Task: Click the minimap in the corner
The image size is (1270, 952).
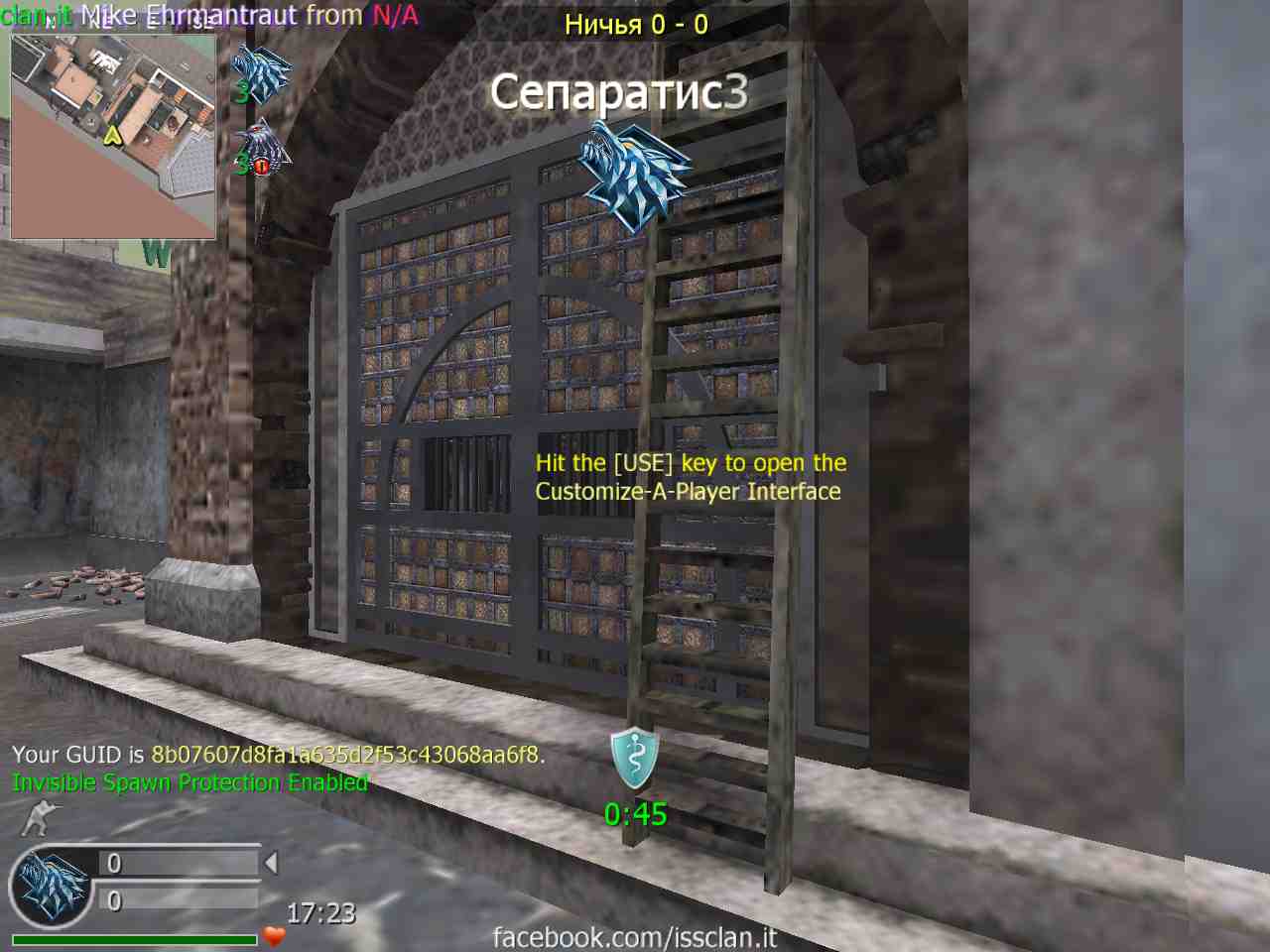Action: tap(112, 136)
